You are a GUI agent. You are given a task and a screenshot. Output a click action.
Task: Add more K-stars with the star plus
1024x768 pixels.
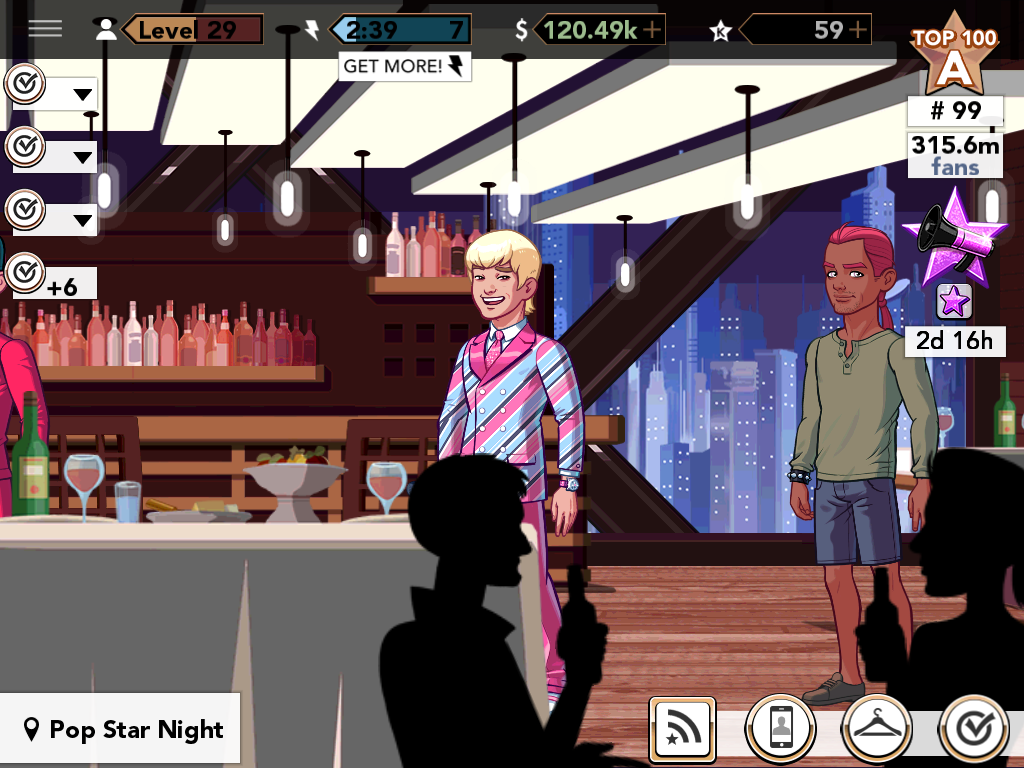pyautogui.click(x=857, y=30)
